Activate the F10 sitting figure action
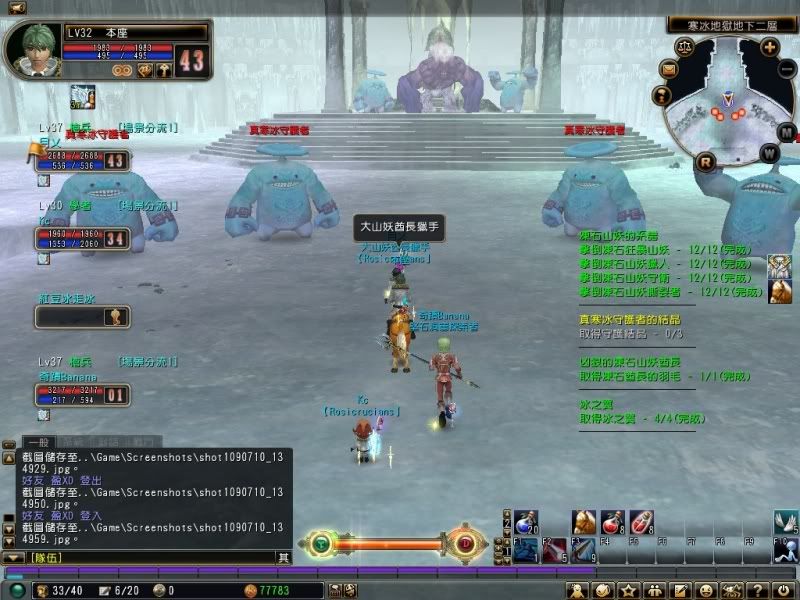 tap(786, 549)
